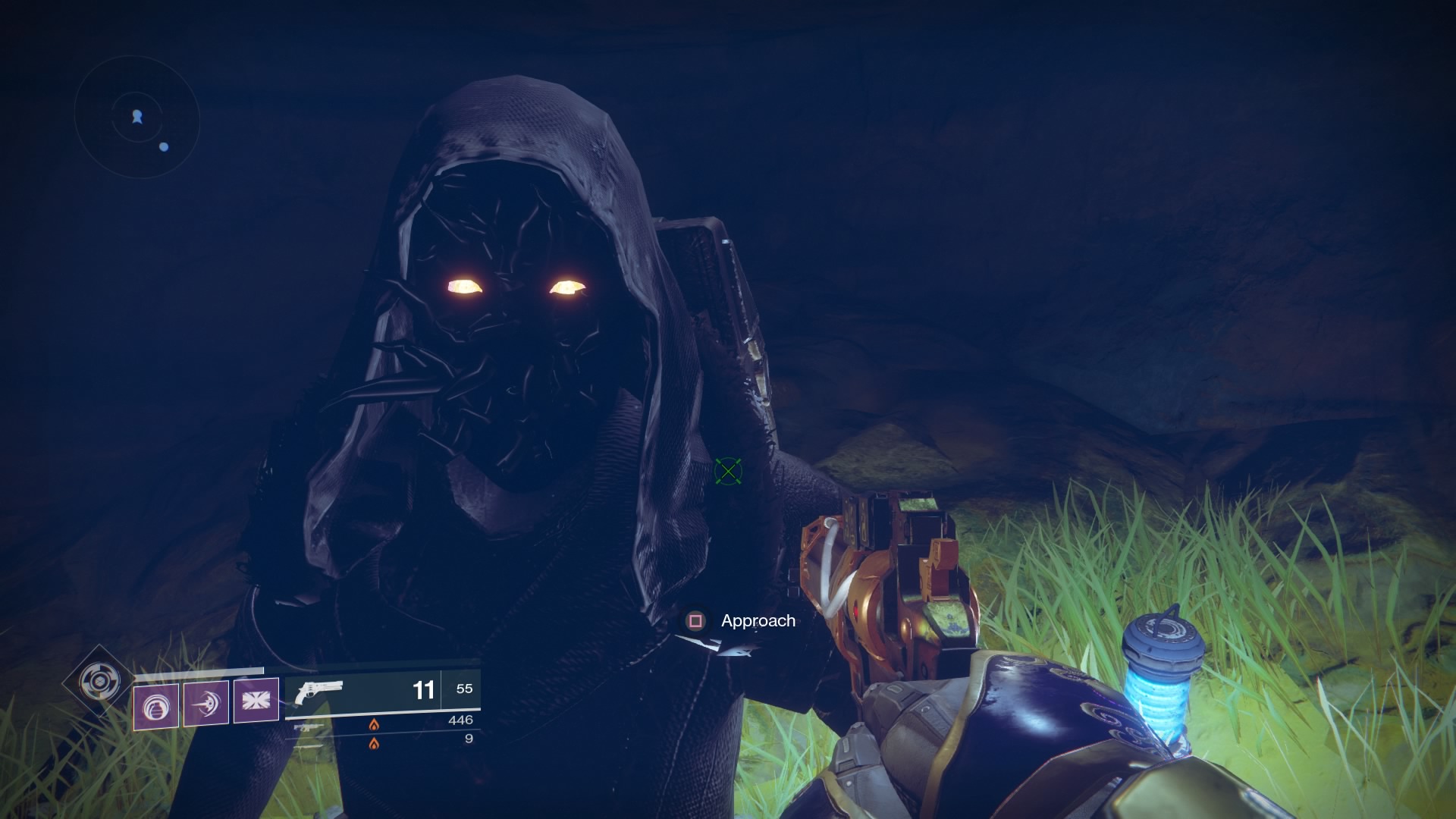1456x819 pixels.
Task: Click the white dot on the radar edge
Action: 163,149
